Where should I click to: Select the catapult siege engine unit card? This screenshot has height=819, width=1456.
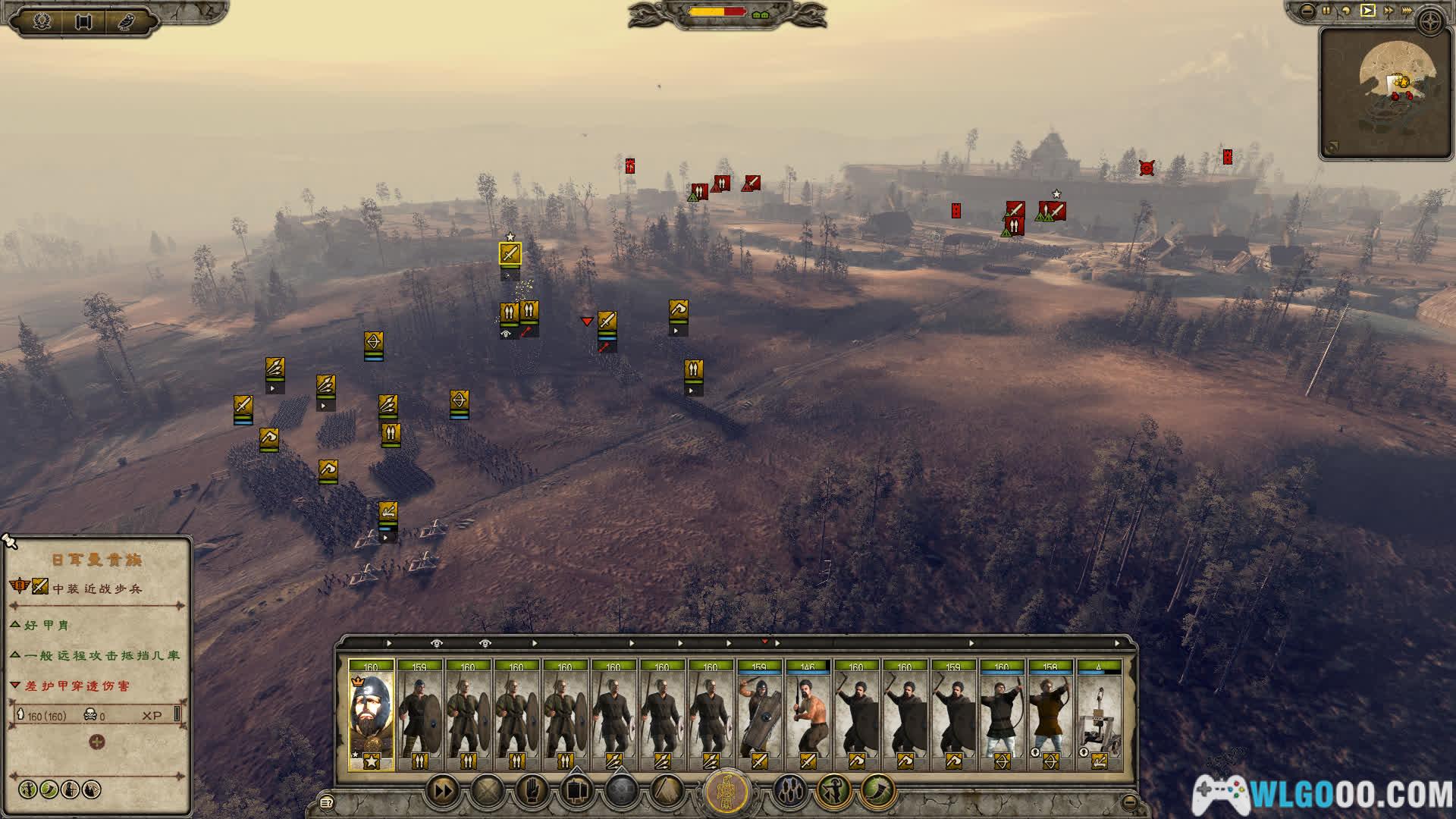pos(1098,714)
